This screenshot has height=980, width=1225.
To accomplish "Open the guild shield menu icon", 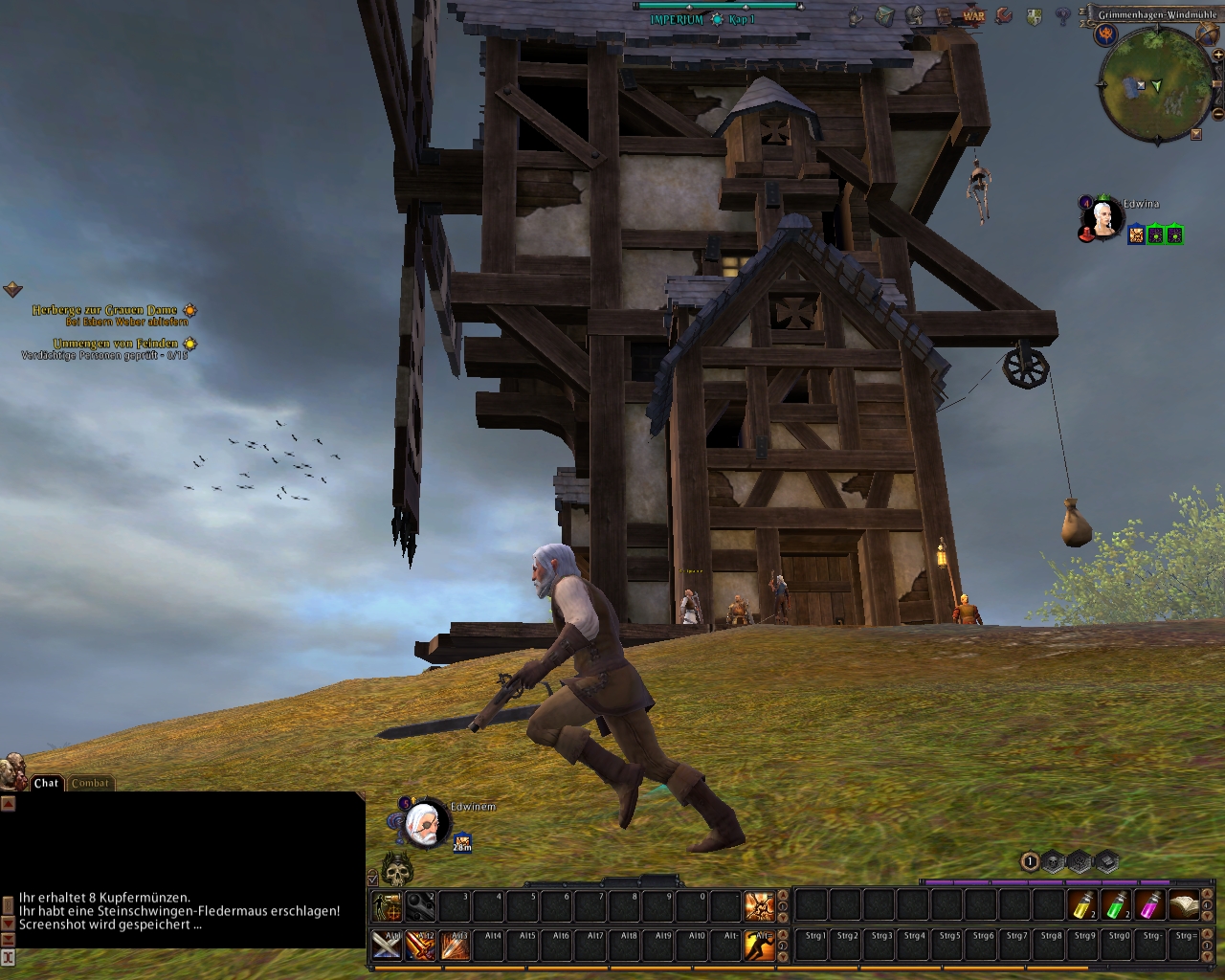I will coord(1034,16).
